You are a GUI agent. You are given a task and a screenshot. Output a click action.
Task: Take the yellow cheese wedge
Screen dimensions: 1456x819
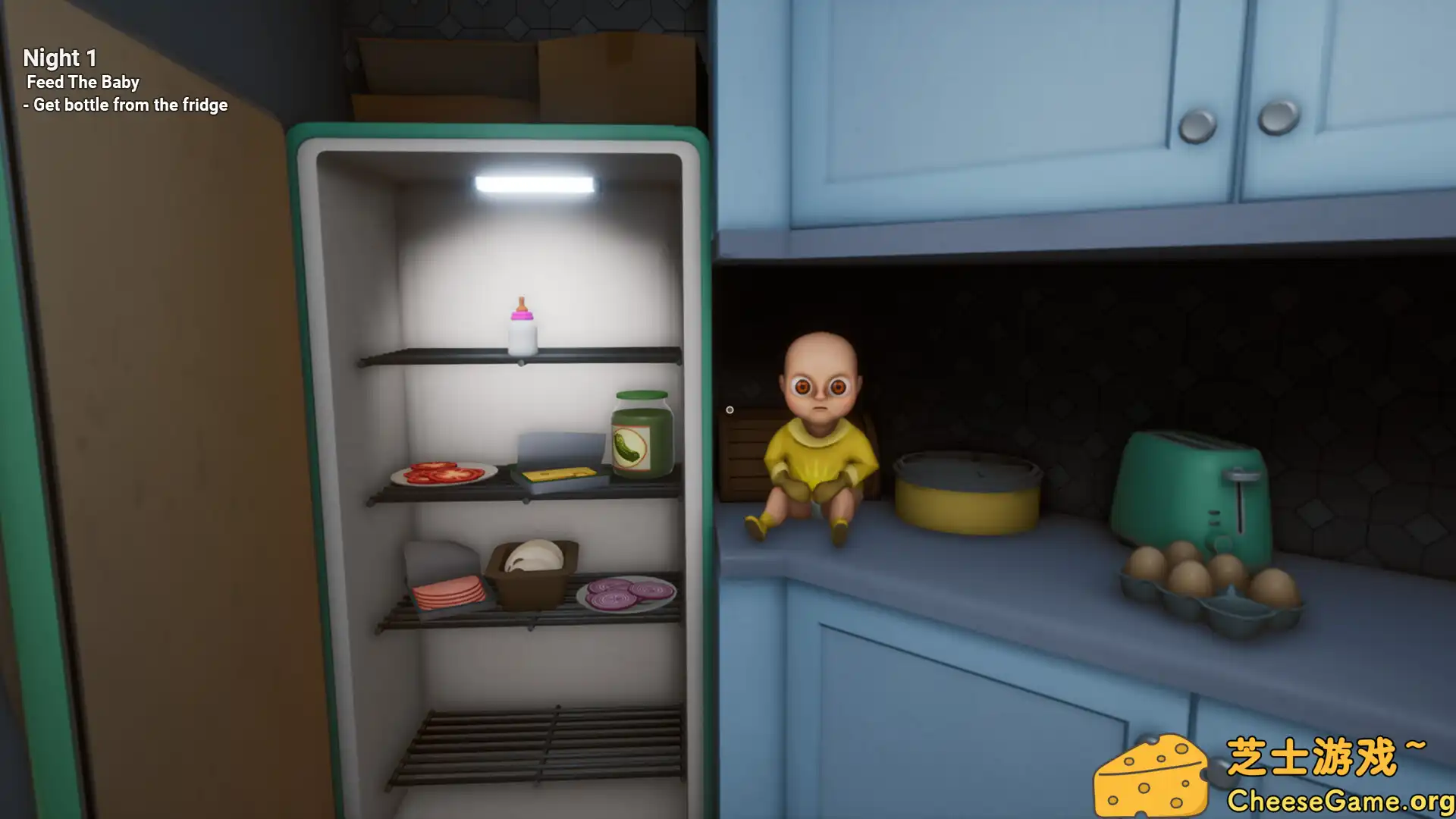point(557,474)
